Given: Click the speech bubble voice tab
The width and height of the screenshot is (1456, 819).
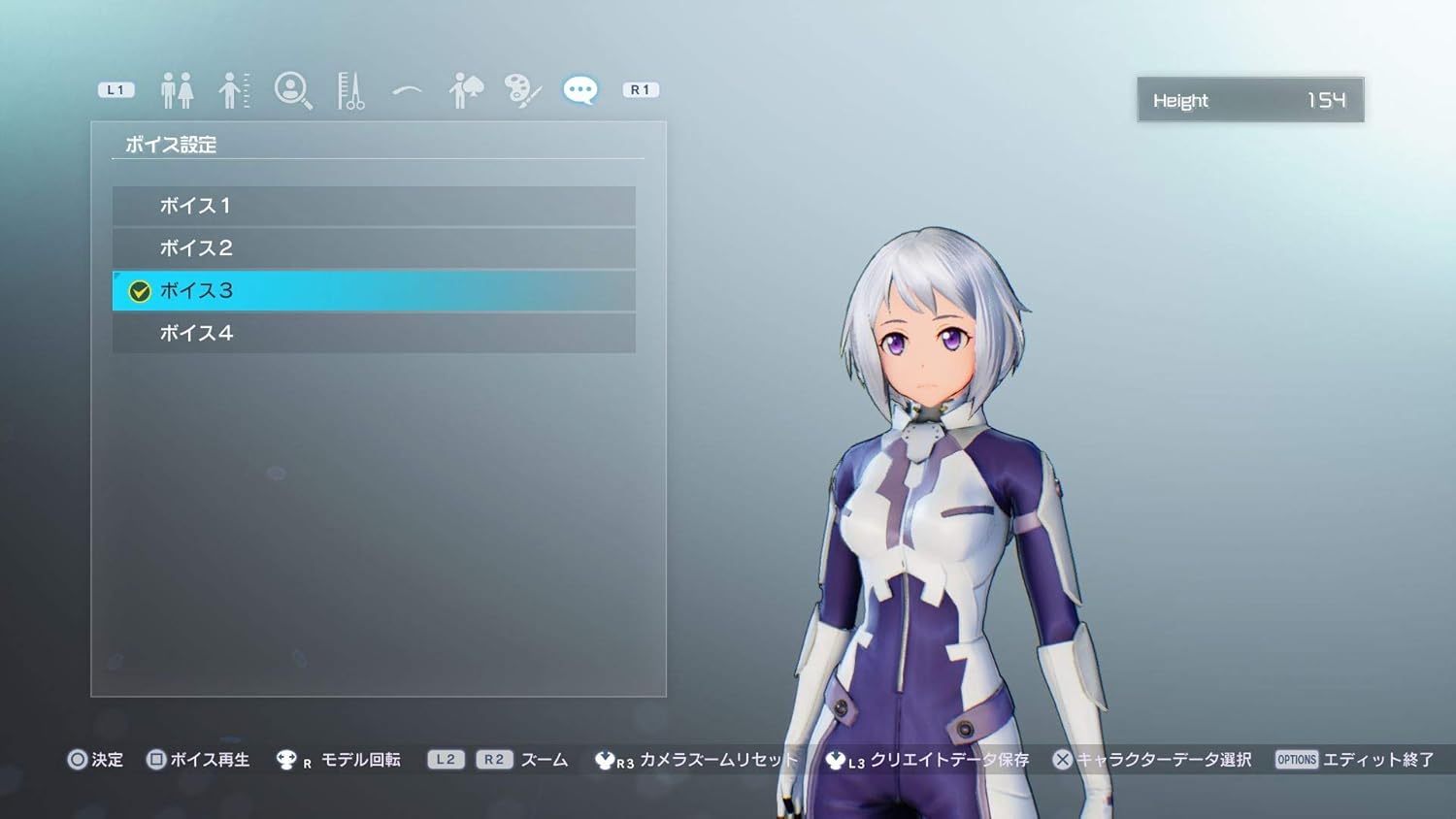Looking at the screenshot, I should (x=580, y=90).
